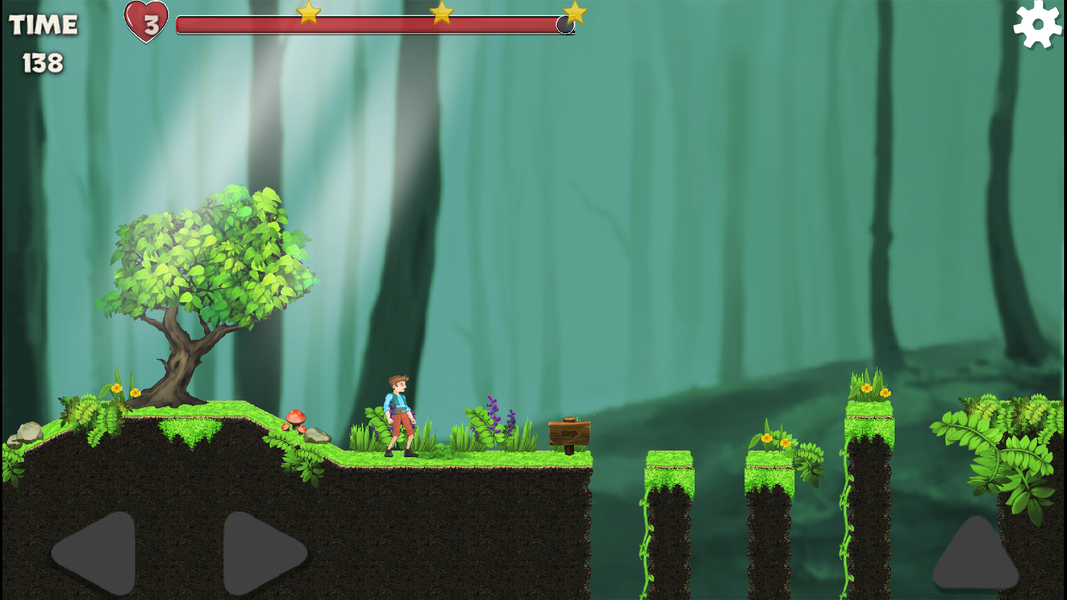Open settings with the gear icon
The height and width of the screenshot is (600, 1067).
click(x=1037, y=24)
